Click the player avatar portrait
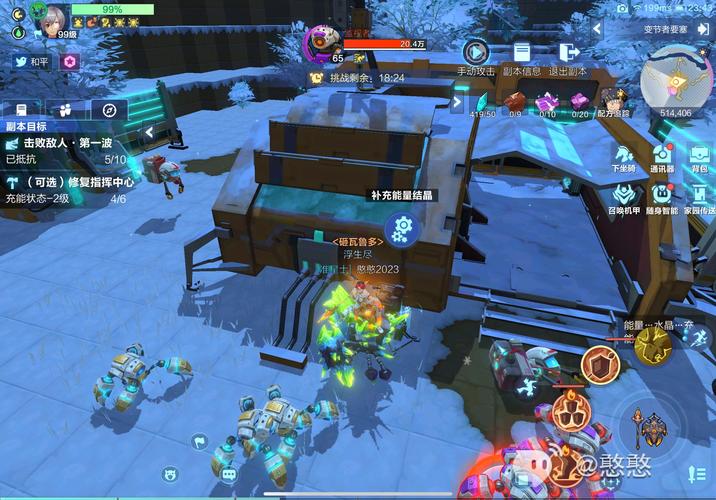 point(49,16)
